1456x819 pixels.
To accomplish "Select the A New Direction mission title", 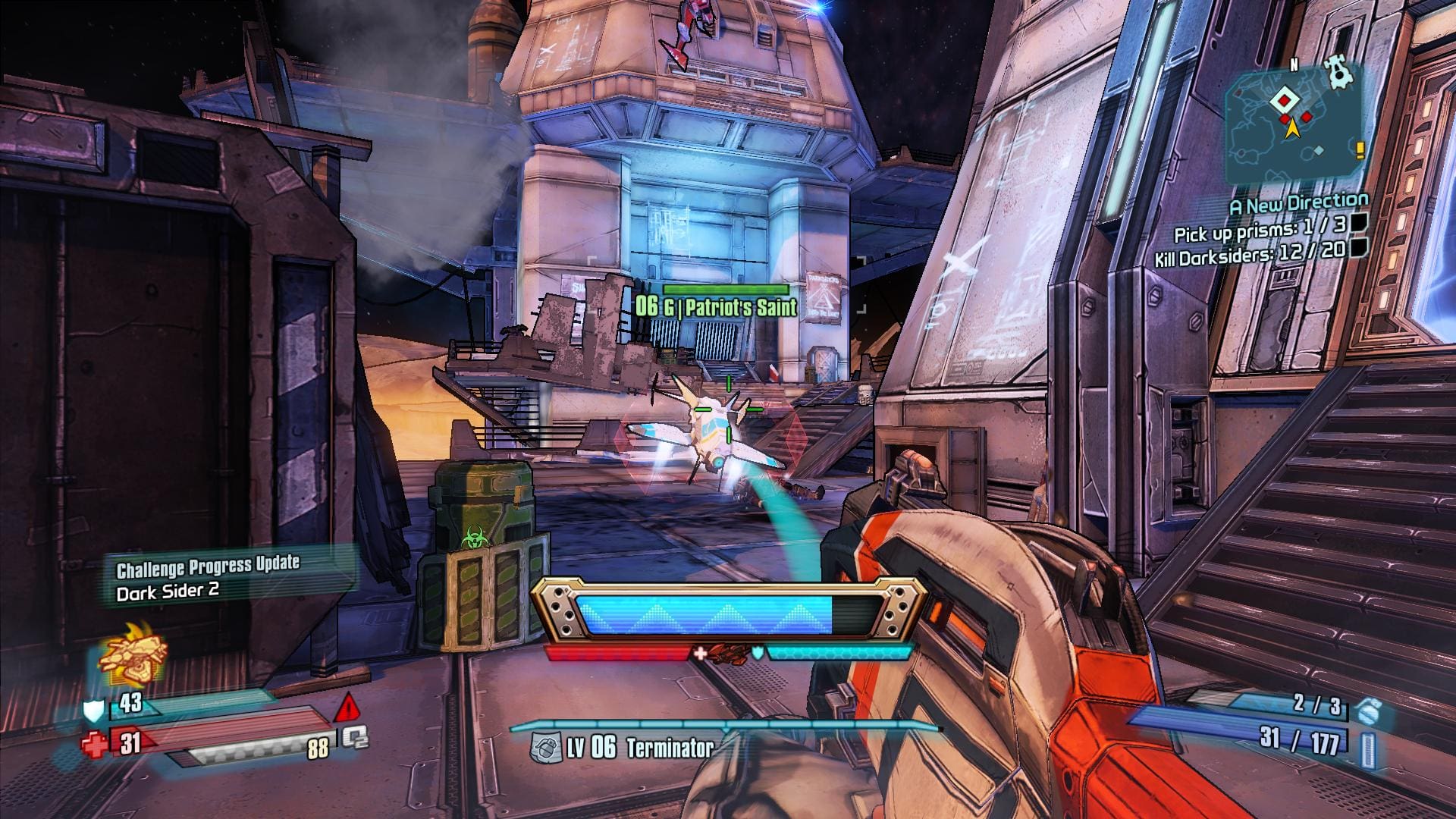I will click(x=1299, y=203).
